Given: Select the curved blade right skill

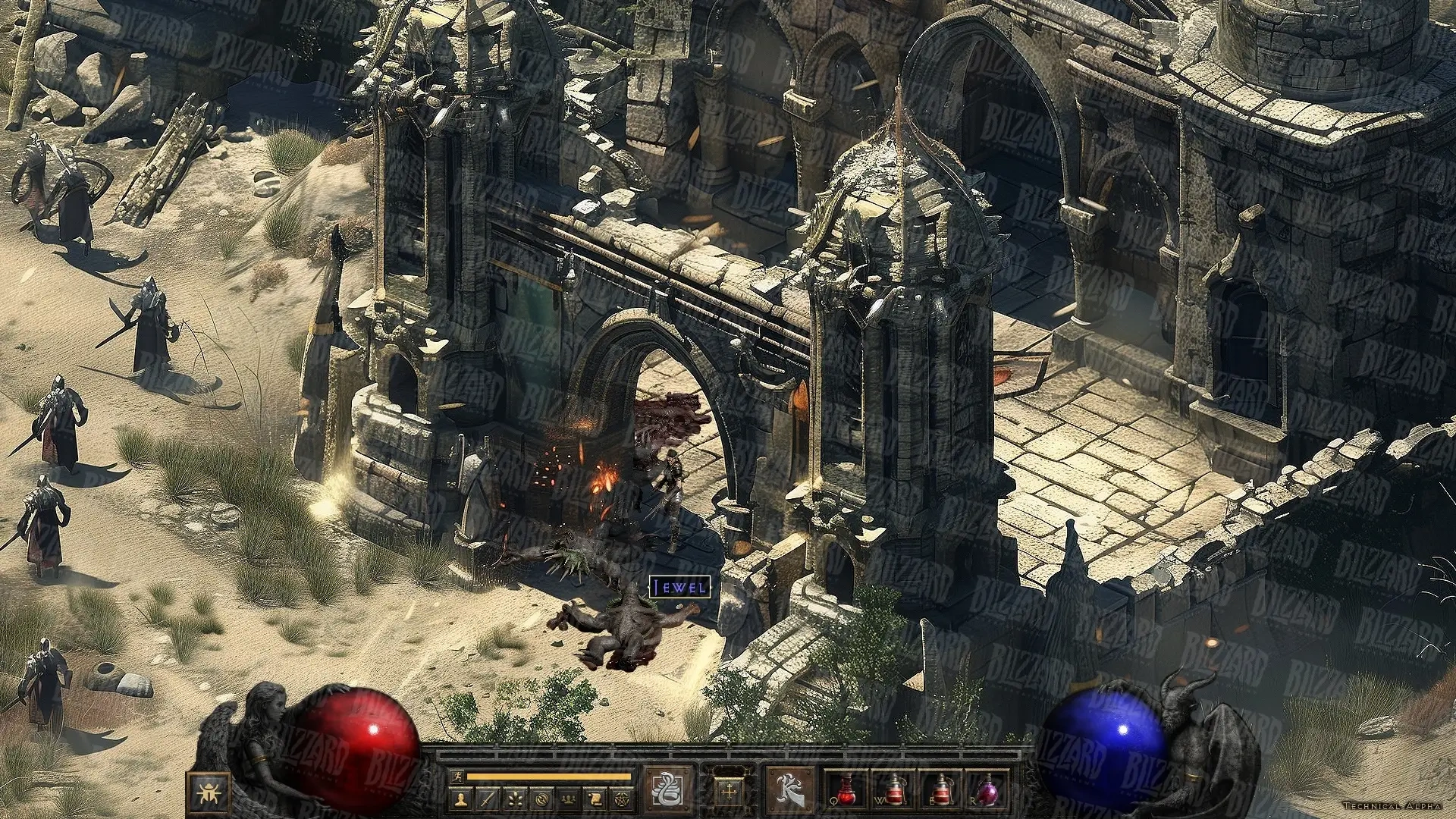Looking at the screenshot, I should (790, 790).
